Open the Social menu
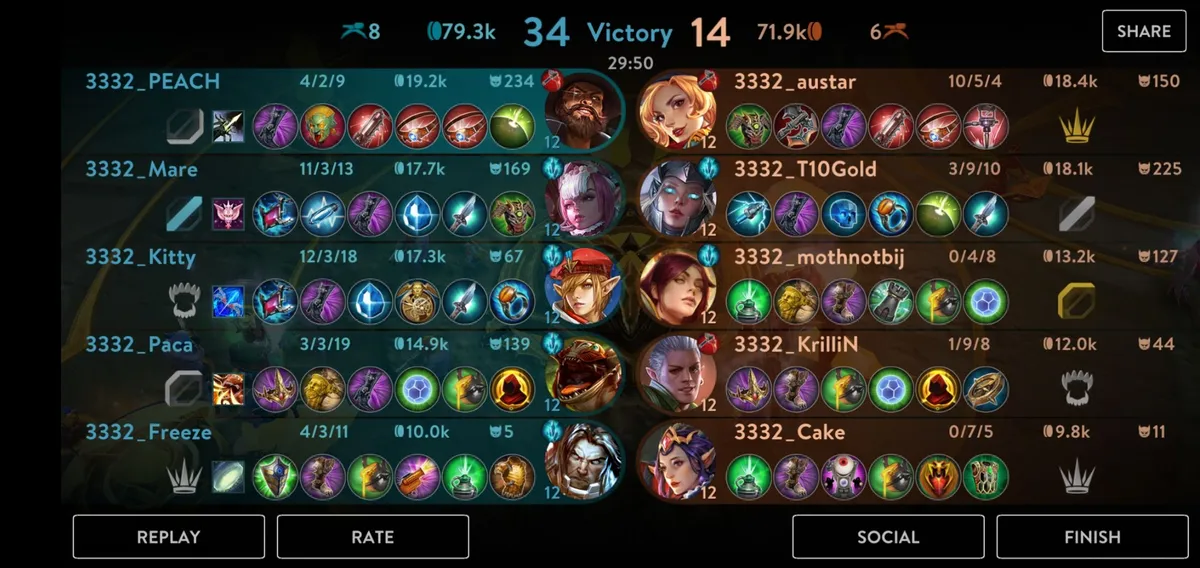This screenshot has width=1200, height=568. click(888, 537)
